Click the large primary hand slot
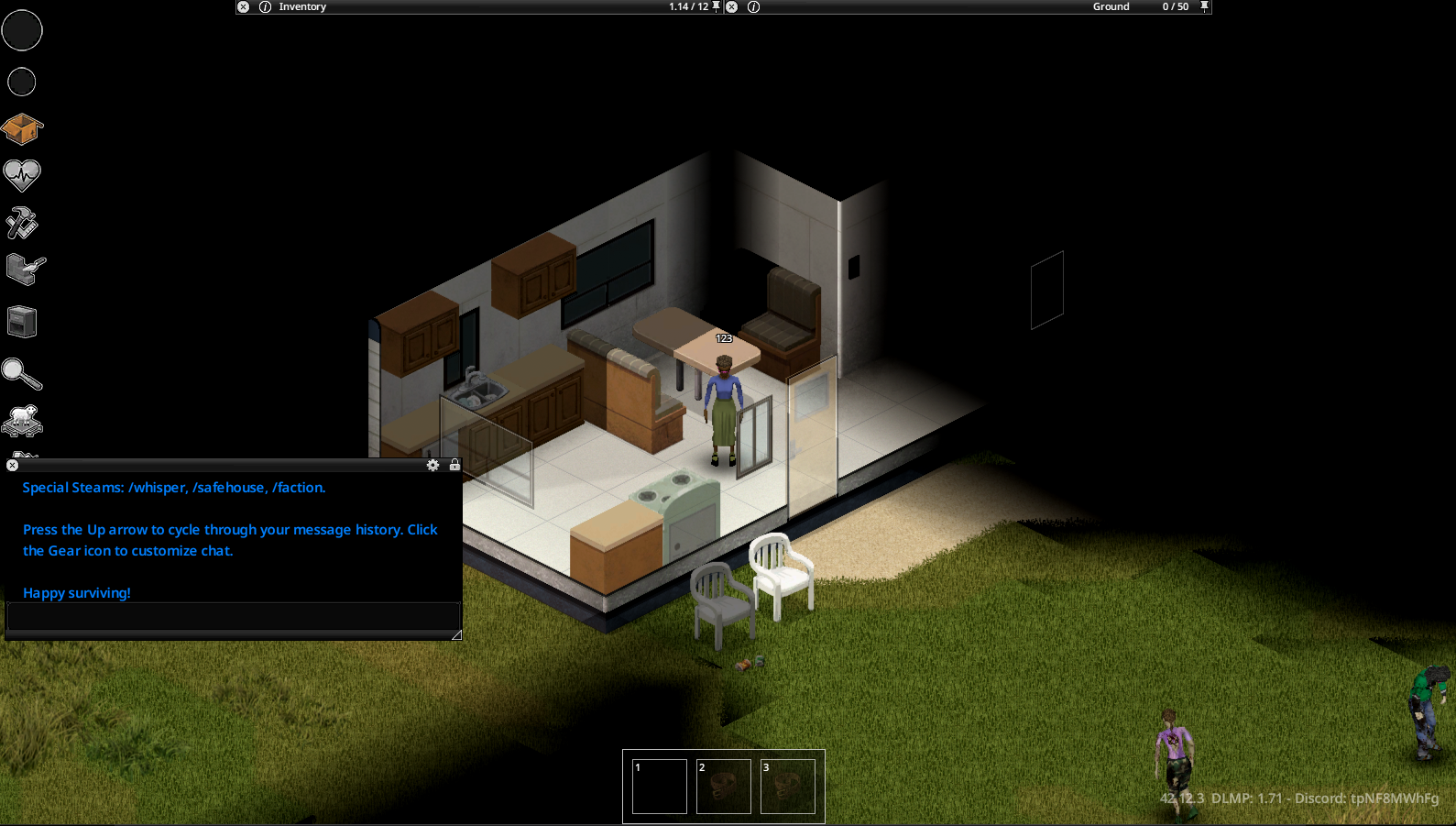Viewport: 1456px width, 826px height. pos(22,30)
